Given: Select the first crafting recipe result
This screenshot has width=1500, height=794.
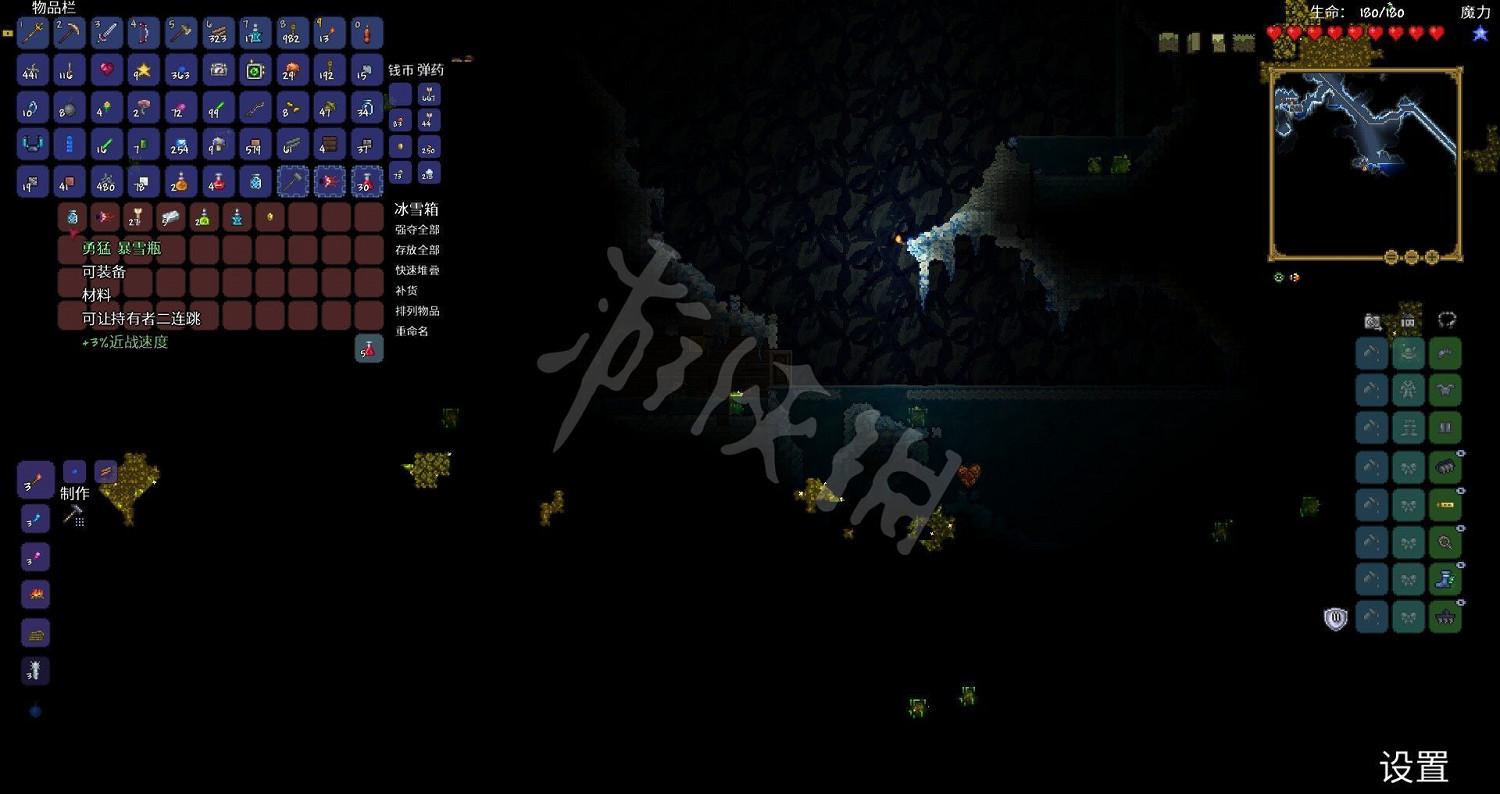Looking at the screenshot, I should [x=34, y=480].
